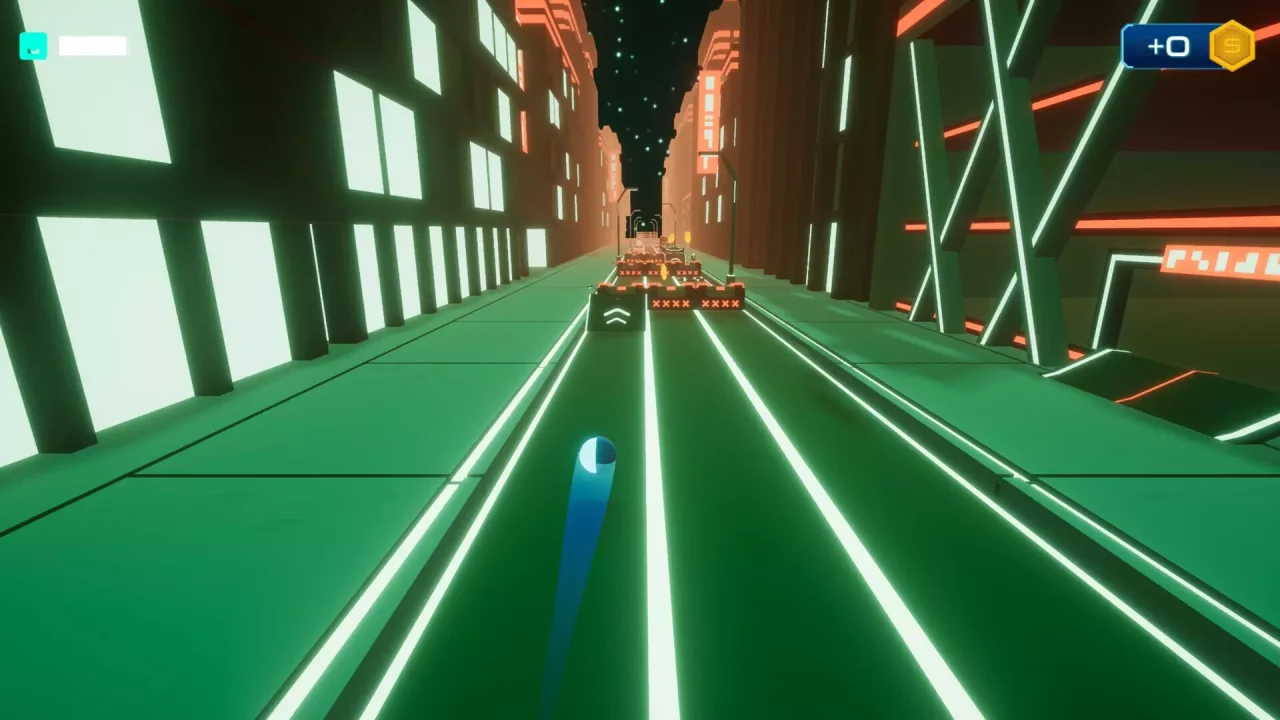This screenshot has width=1280, height=720.
Task: Click the right-side XXXX barrier block
Action: pos(721,303)
